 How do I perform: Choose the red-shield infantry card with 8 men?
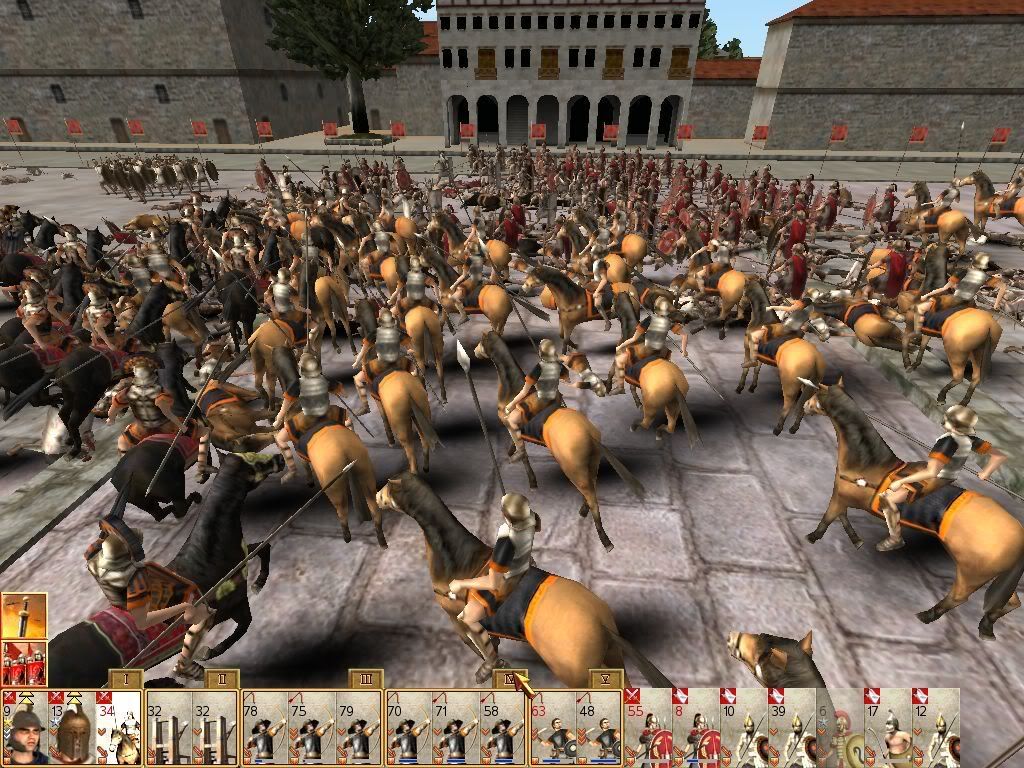pyautogui.click(x=695, y=727)
